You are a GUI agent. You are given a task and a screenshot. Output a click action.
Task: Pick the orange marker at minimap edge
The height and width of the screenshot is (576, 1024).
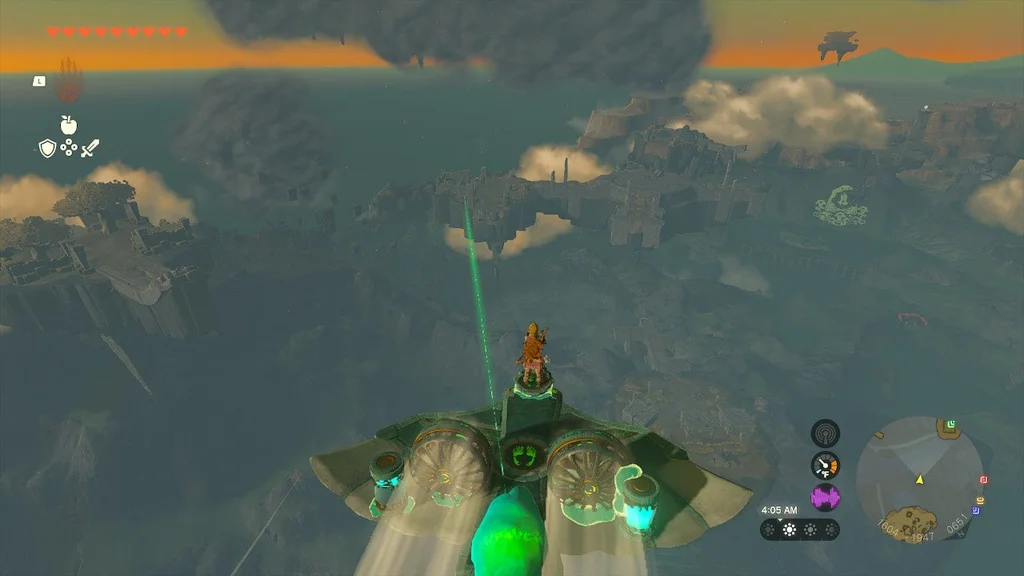tap(979, 499)
